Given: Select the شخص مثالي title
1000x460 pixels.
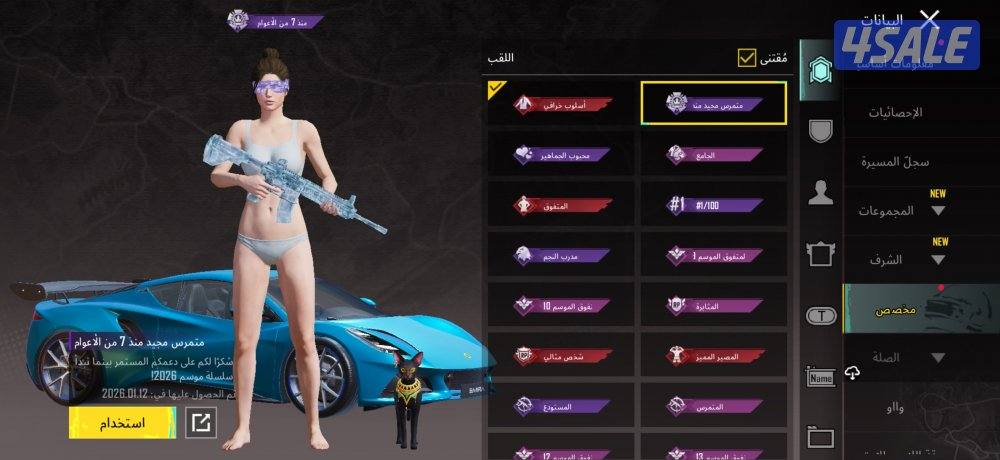Looking at the screenshot, I should tap(561, 355).
